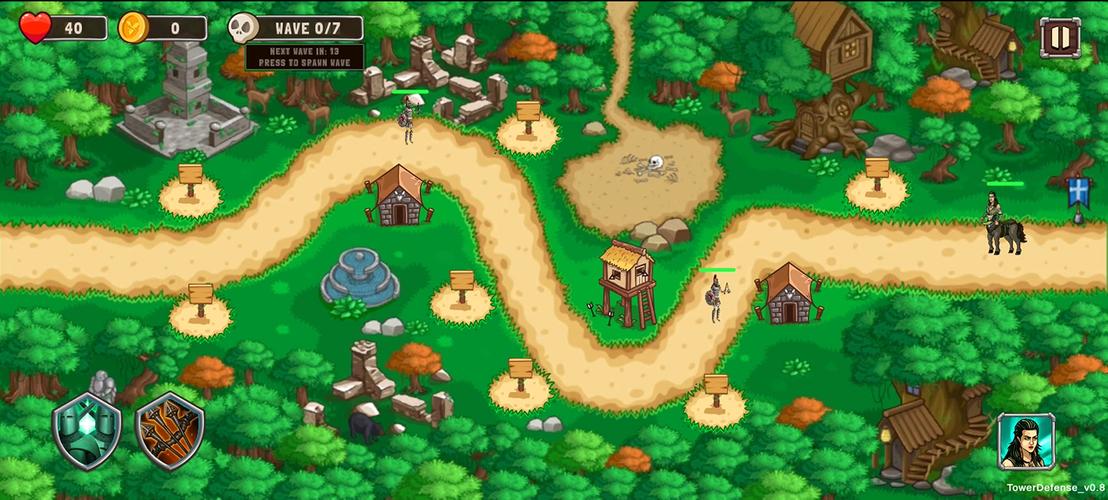Screen dimensions: 1108x500
Task: Click the skull icon to spawn the wave
Action: [x=244, y=28]
